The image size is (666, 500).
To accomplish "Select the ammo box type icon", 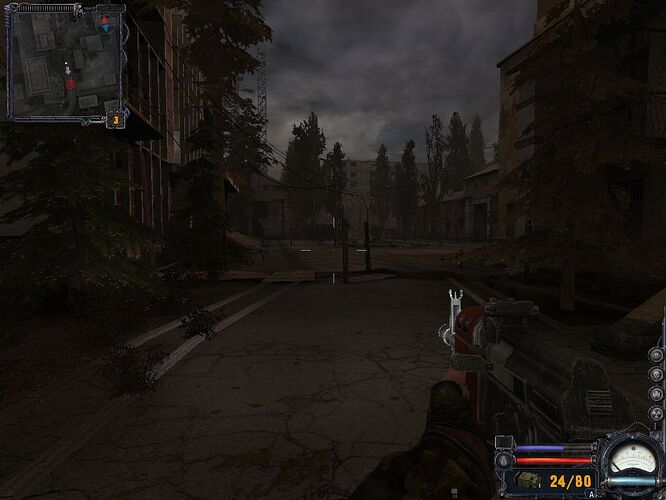I will 528,481.
